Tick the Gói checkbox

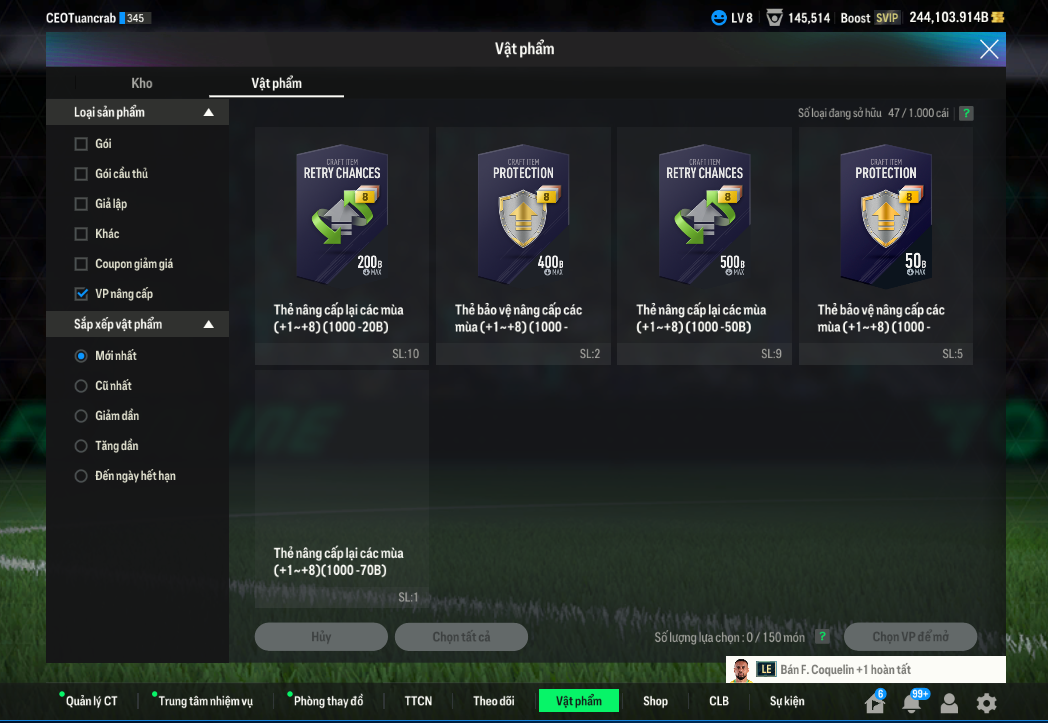(x=82, y=144)
